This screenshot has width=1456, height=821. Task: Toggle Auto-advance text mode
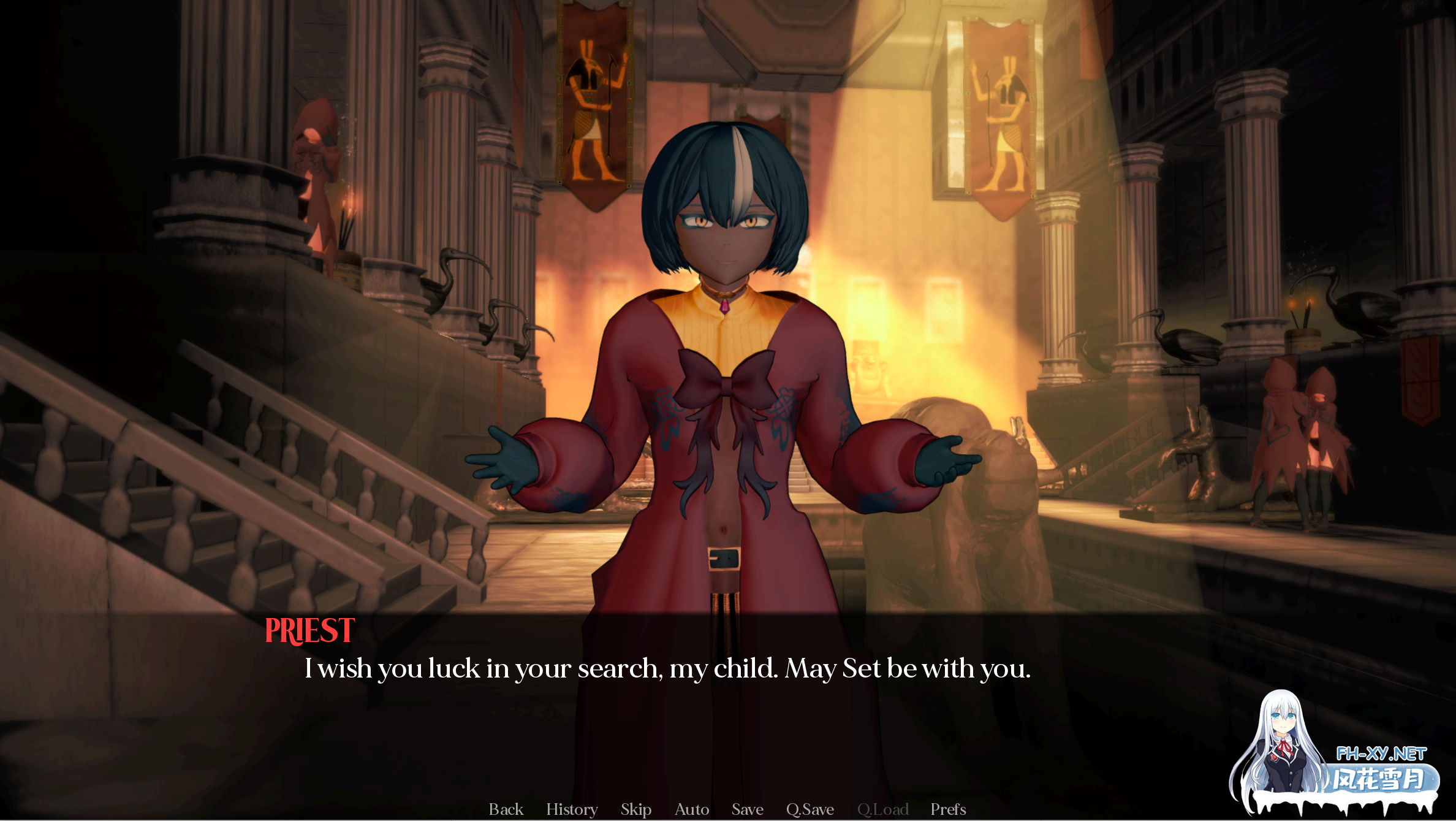click(x=691, y=809)
